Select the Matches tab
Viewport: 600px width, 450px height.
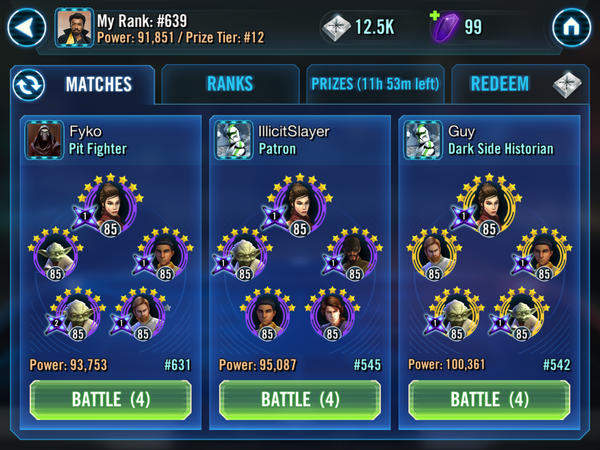click(x=99, y=84)
